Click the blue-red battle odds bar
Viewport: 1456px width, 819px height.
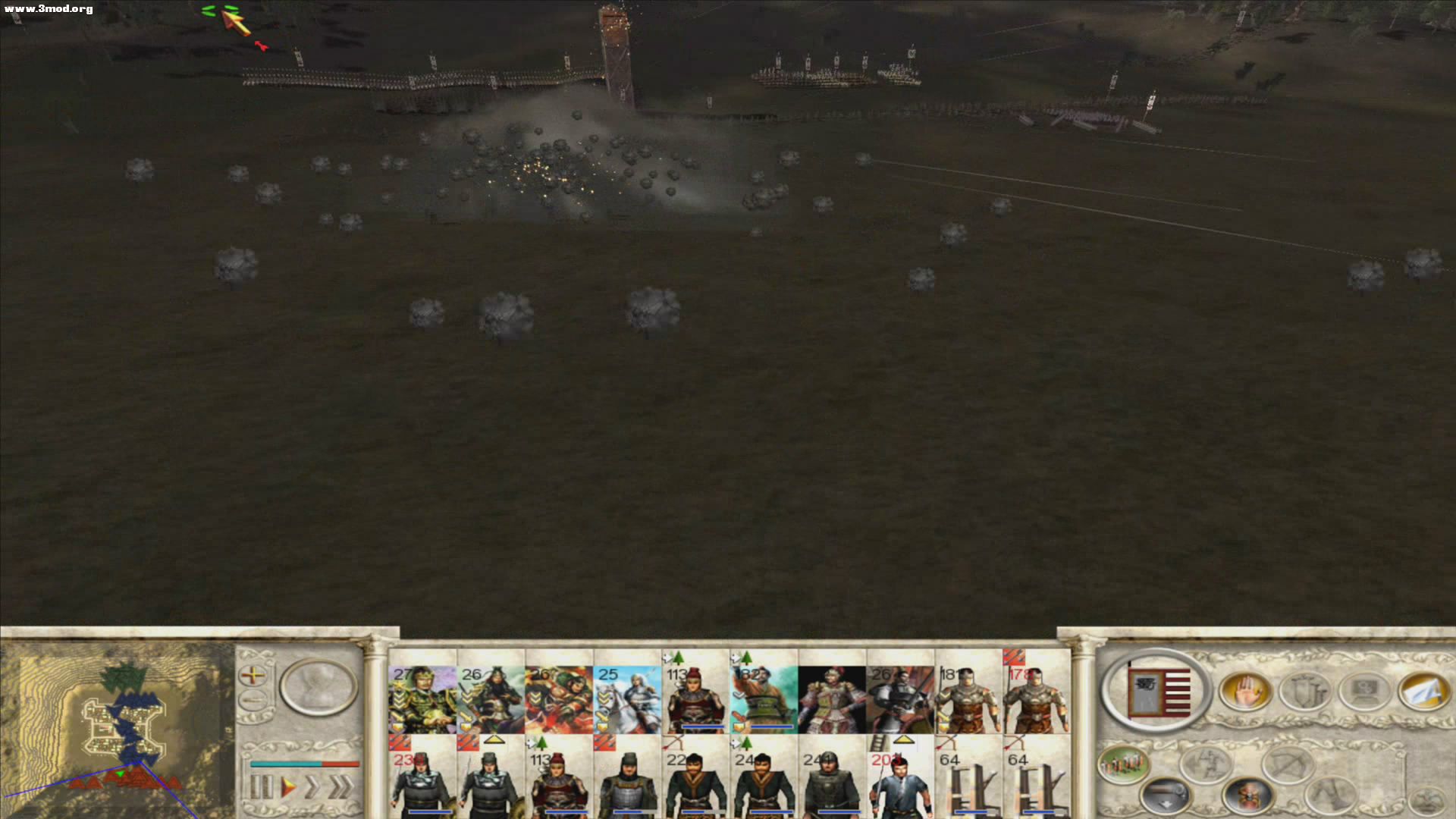coord(305,764)
